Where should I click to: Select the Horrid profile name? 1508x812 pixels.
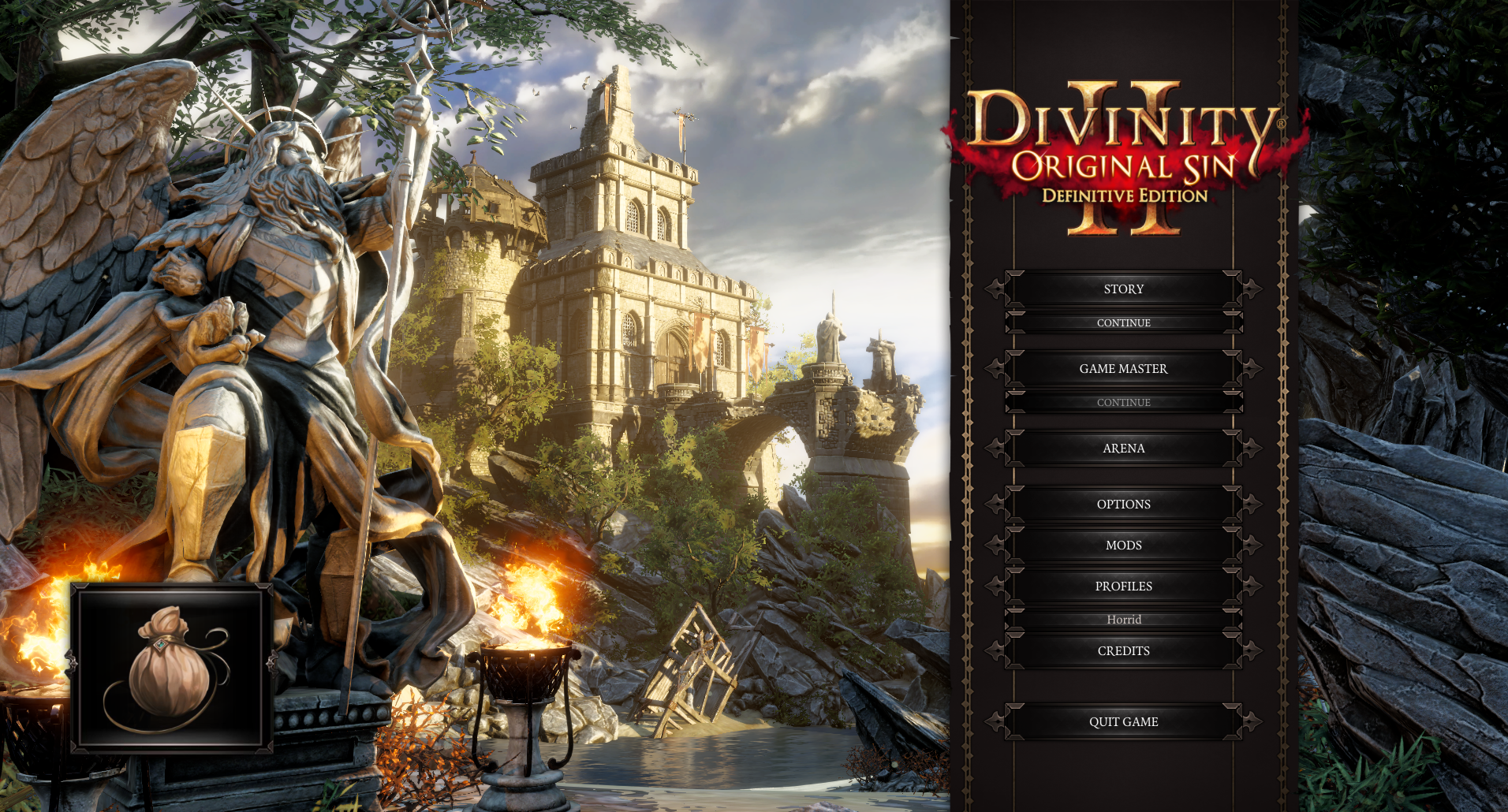pyautogui.click(x=1123, y=619)
